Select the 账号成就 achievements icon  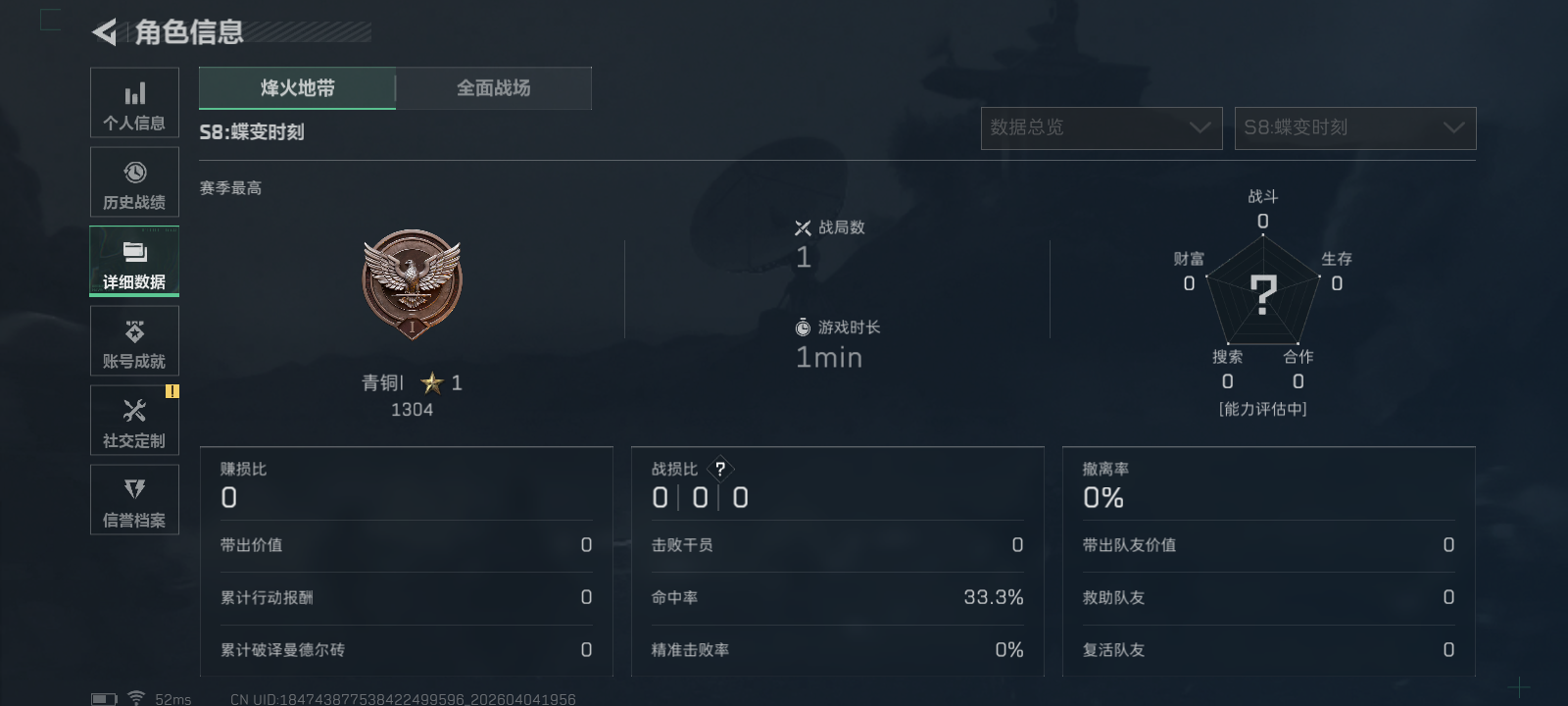[x=134, y=339]
